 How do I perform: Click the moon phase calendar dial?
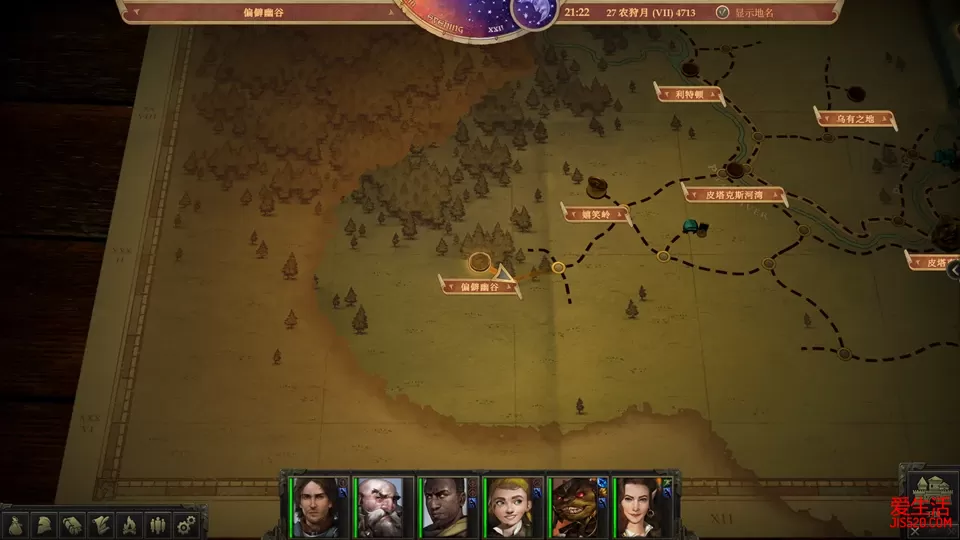pos(534,12)
